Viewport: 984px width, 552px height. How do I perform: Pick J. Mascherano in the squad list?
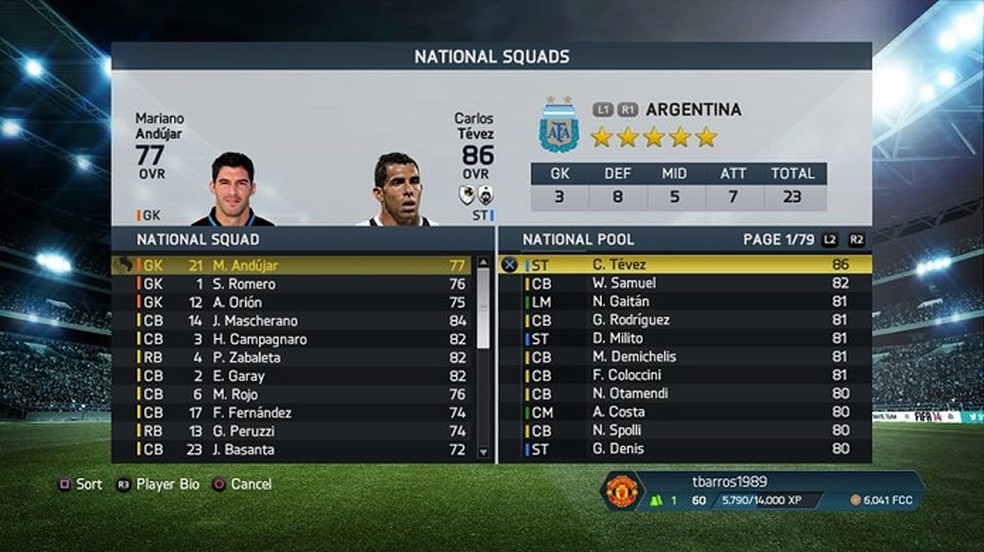click(x=290, y=321)
